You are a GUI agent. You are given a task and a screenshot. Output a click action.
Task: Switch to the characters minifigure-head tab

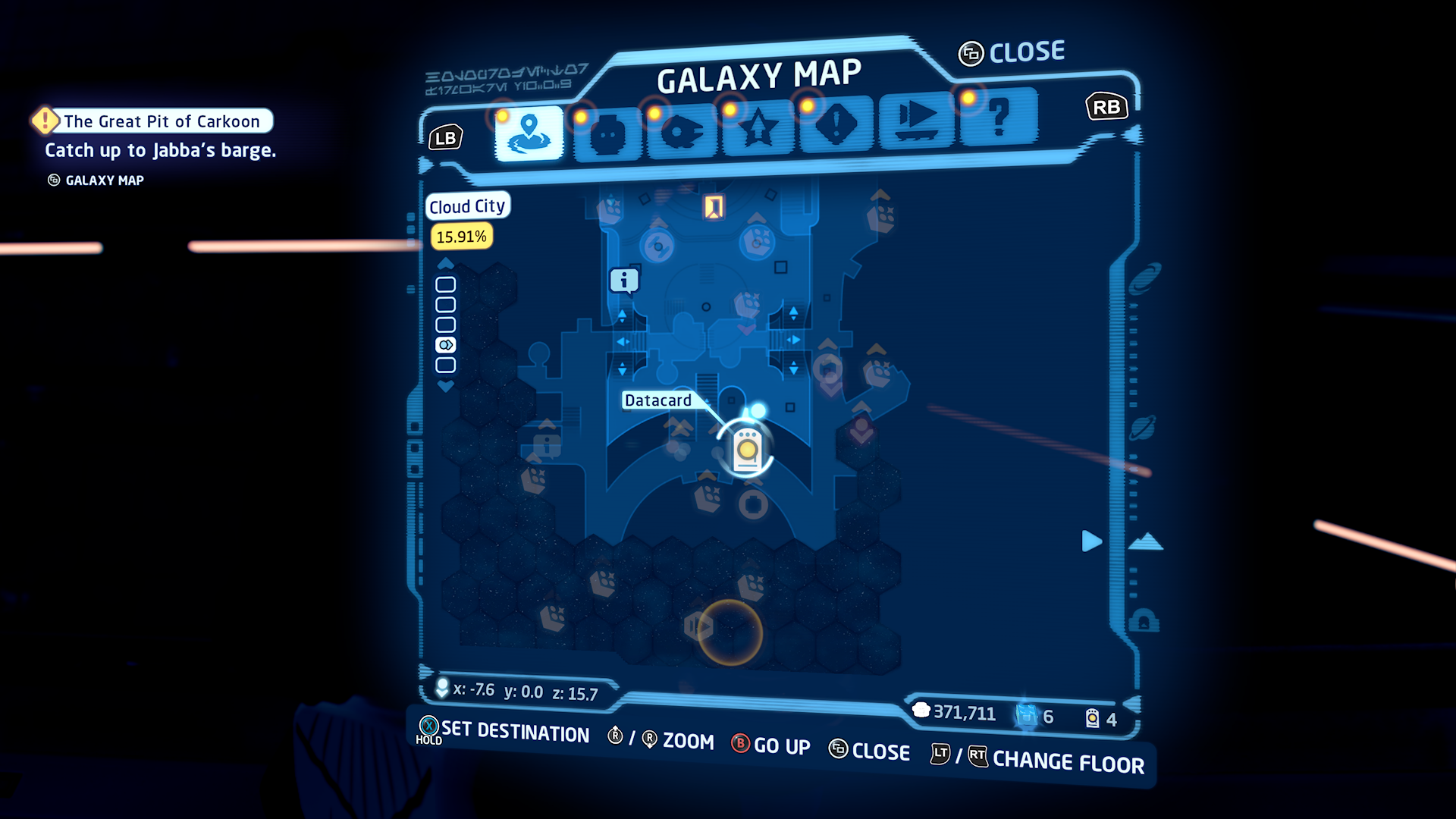607,135
